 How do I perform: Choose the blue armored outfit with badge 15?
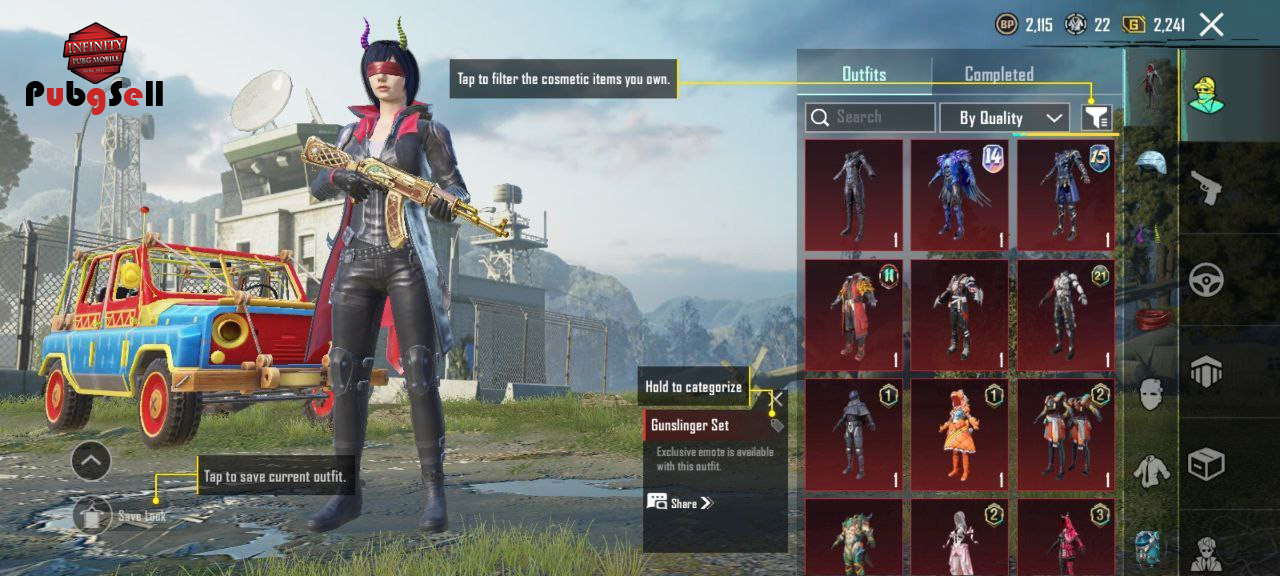click(x=1066, y=194)
